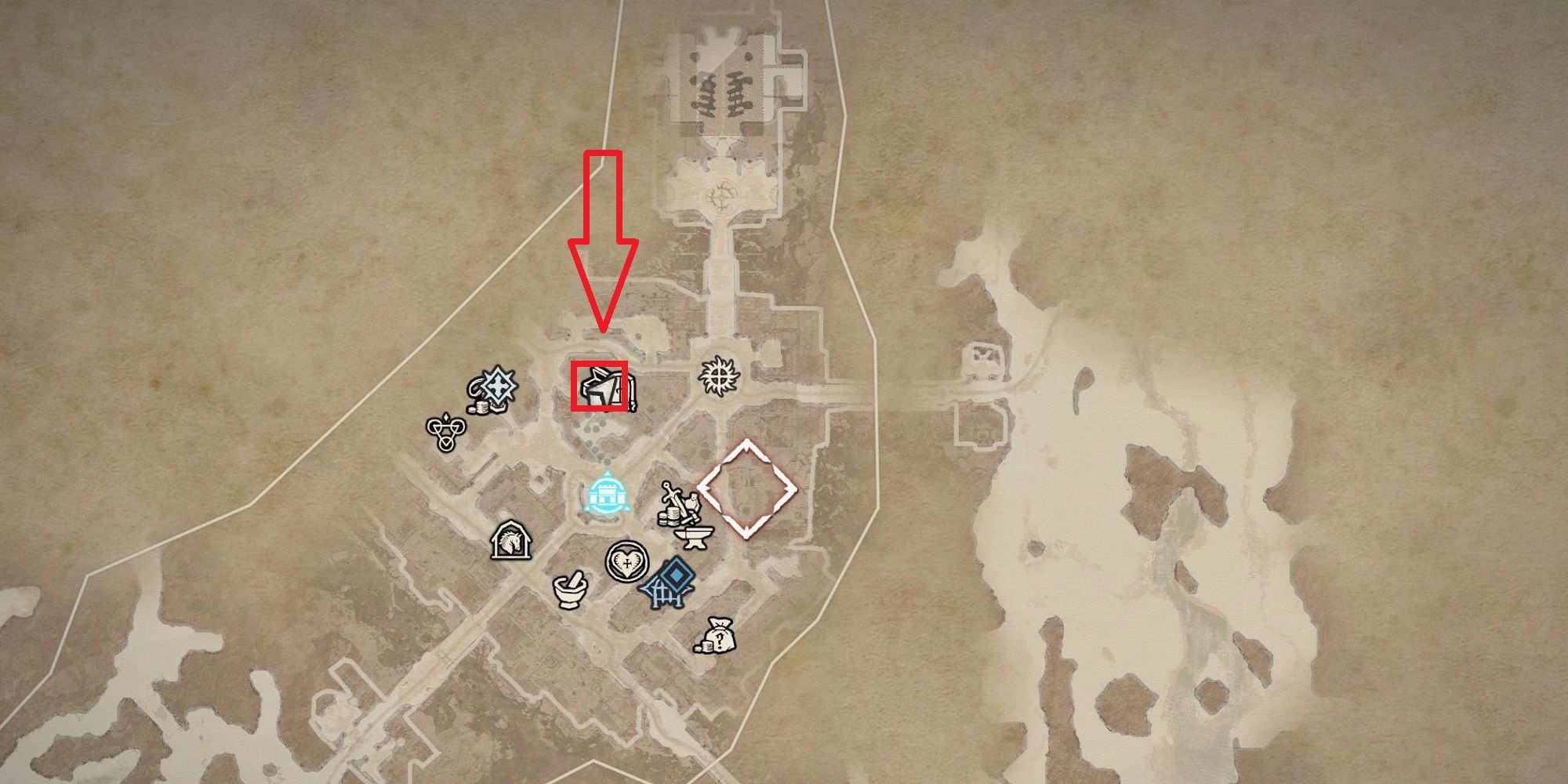The height and width of the screenshot is (784, 1568).
Task: Click the compass rose ornament on the cathedral path
Action: click(x=722, y=195)
